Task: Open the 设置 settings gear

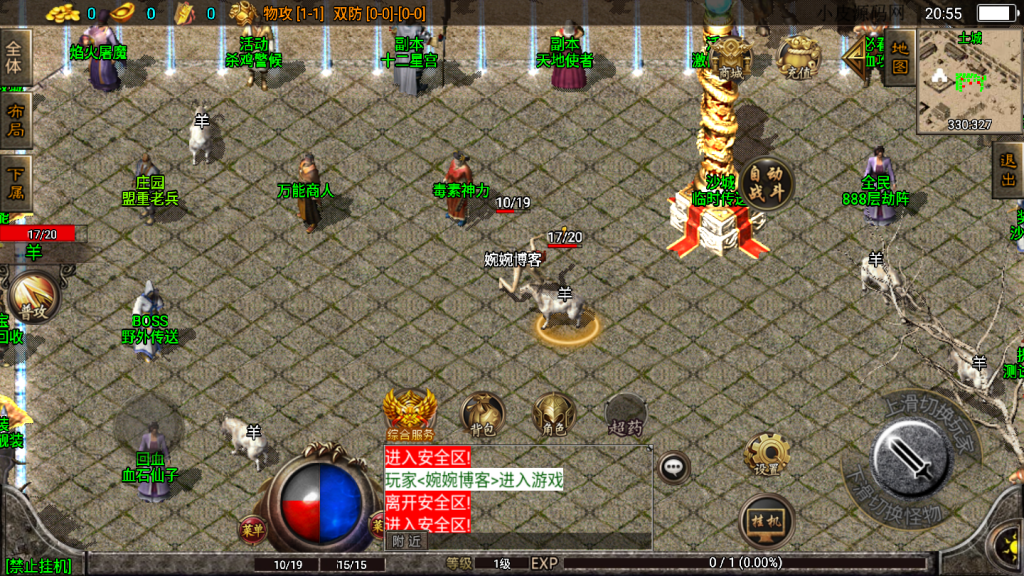Action: 767,456
